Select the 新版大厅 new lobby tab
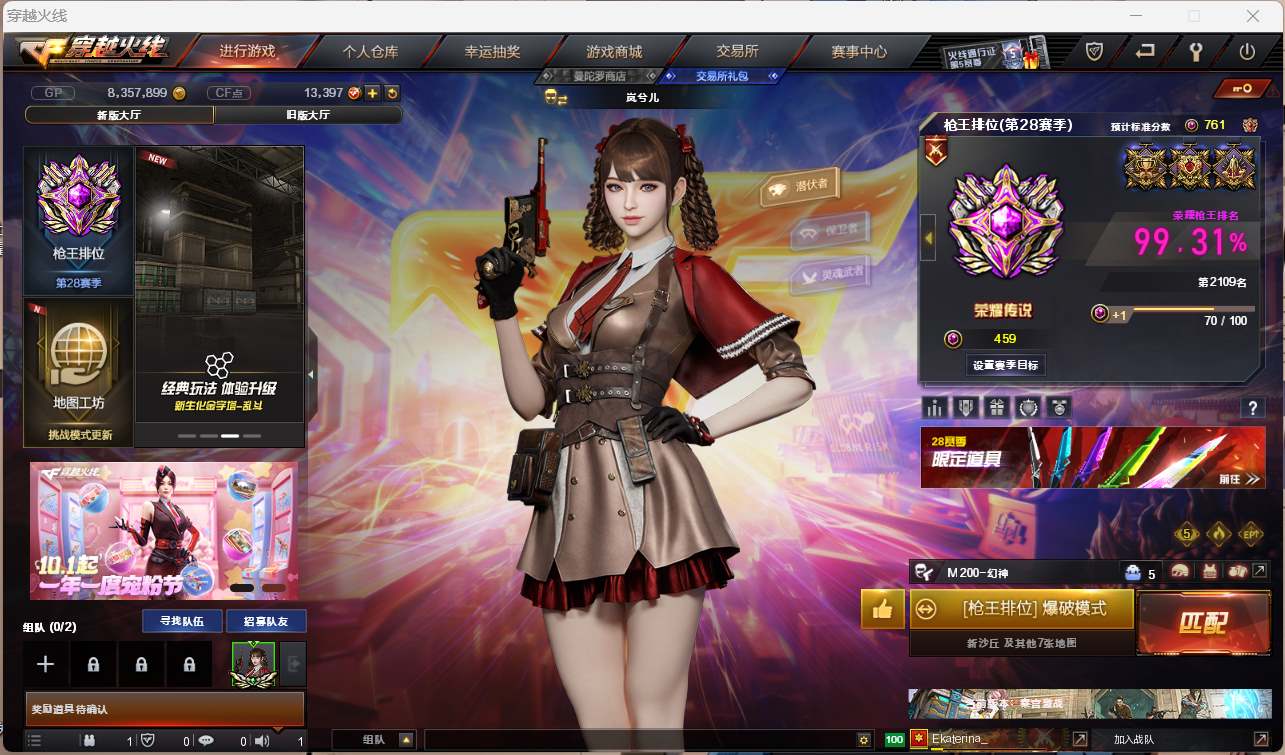Image resolution: width=1285 pixels, height=755 pixels. pos(118,115)
